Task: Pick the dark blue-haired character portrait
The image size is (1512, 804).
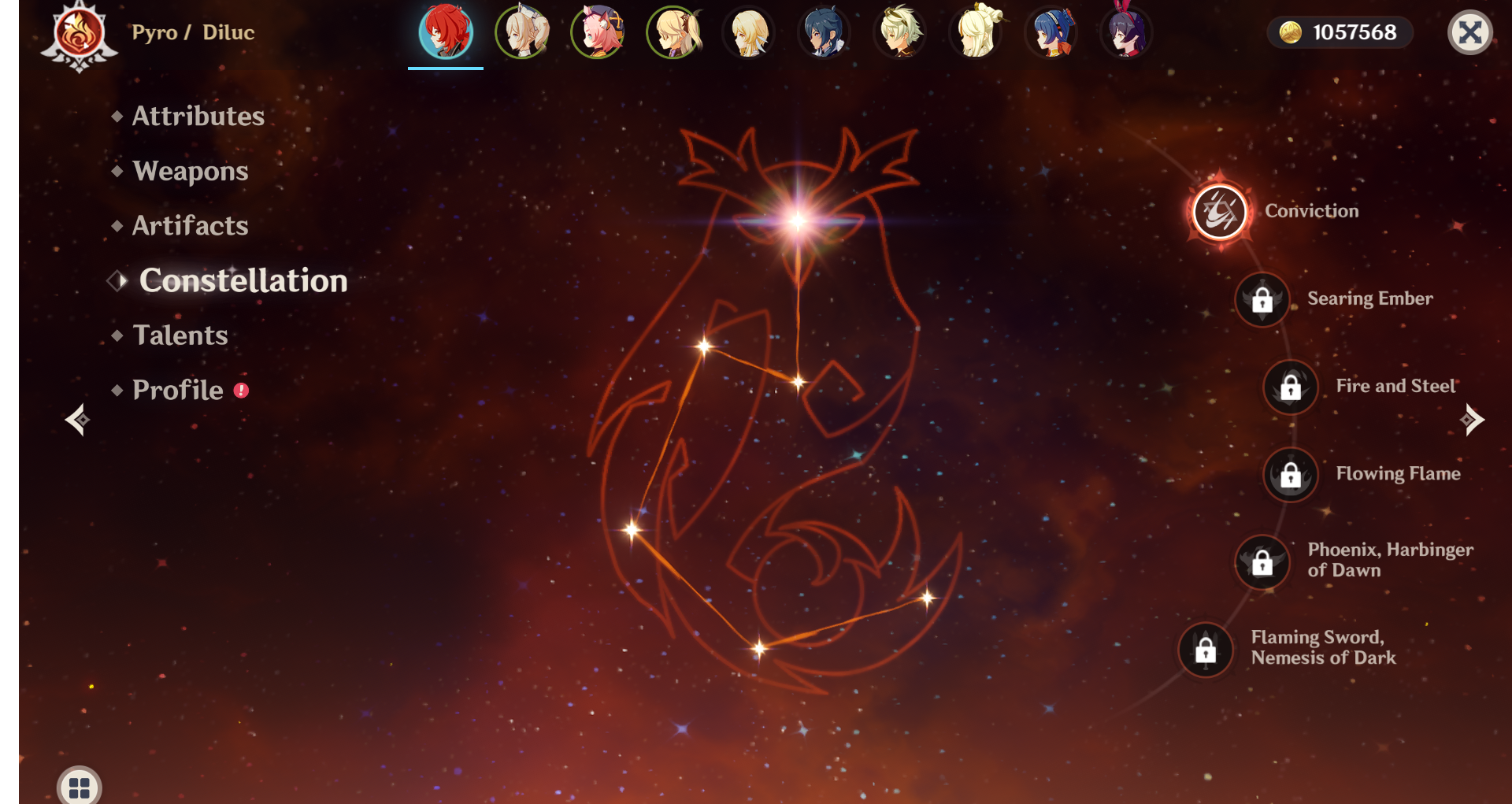Action: pos(825,33)
